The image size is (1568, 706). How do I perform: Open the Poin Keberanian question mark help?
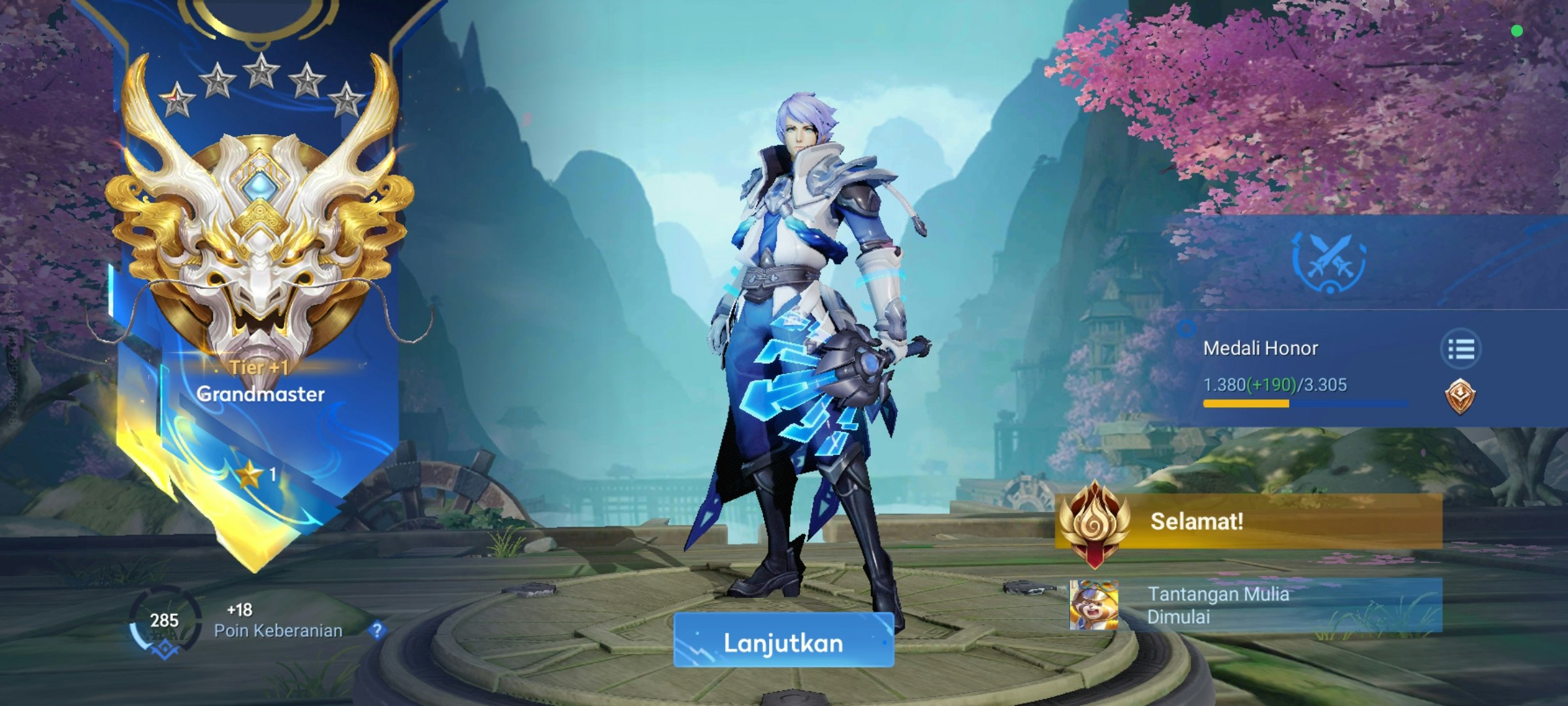(377, 630)
